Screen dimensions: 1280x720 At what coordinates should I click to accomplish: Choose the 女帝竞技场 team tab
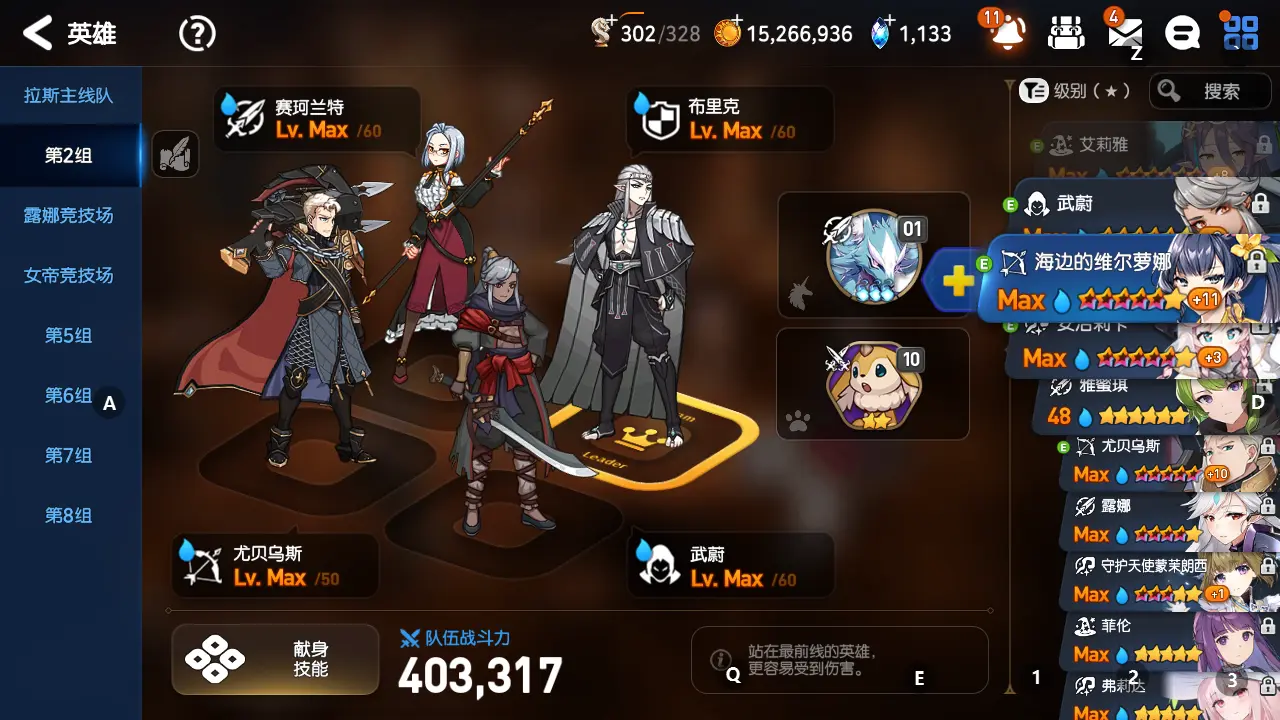(x=69, y=276)
